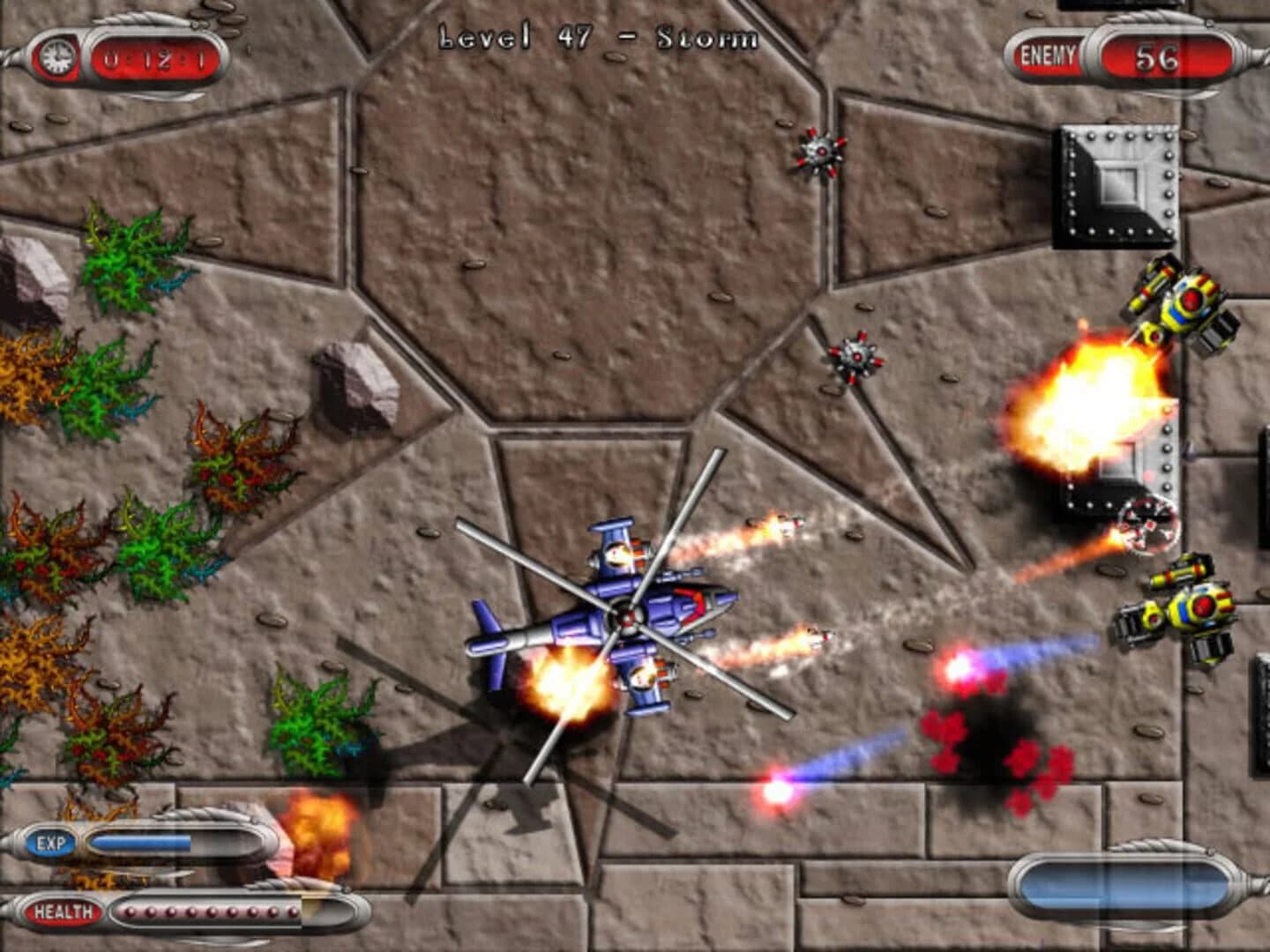Click the spinning turbine on the right edge
This screenshot has width=1270, height=952.
1148,522
